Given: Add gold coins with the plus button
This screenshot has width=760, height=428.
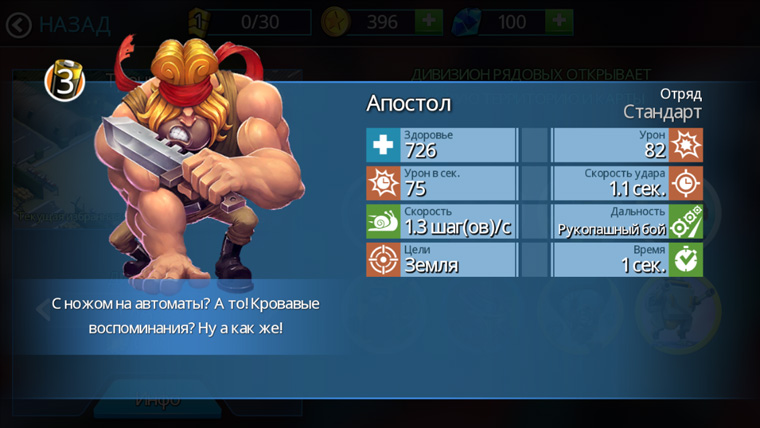Looking at the screenshot, I should click(x=429, y=22).
